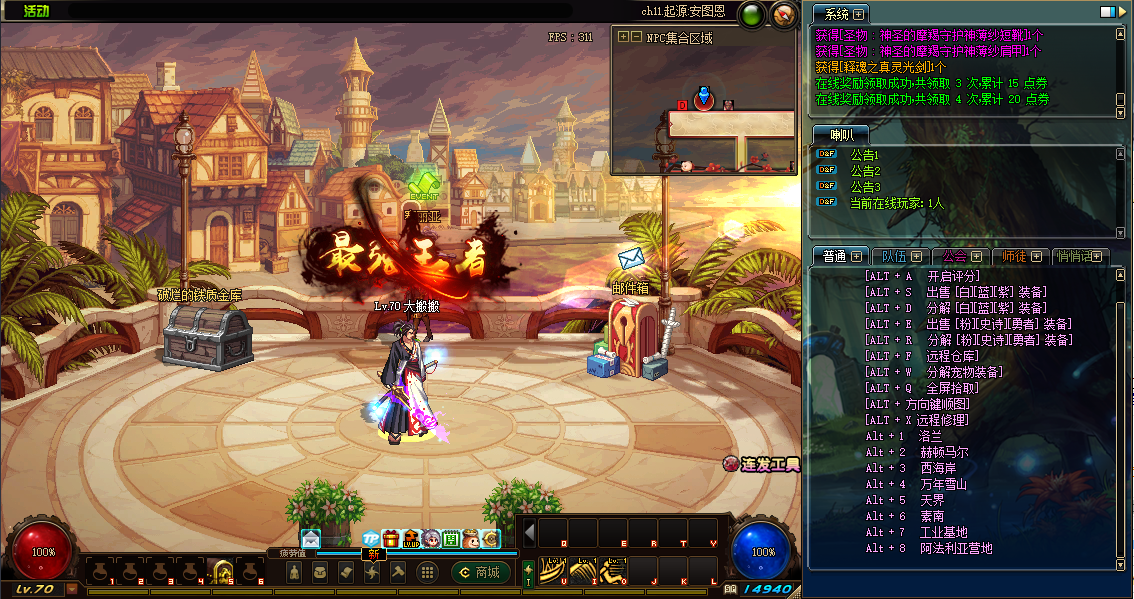Open the 商城 shop button
Screen dimensions: 1134x599
481,572
